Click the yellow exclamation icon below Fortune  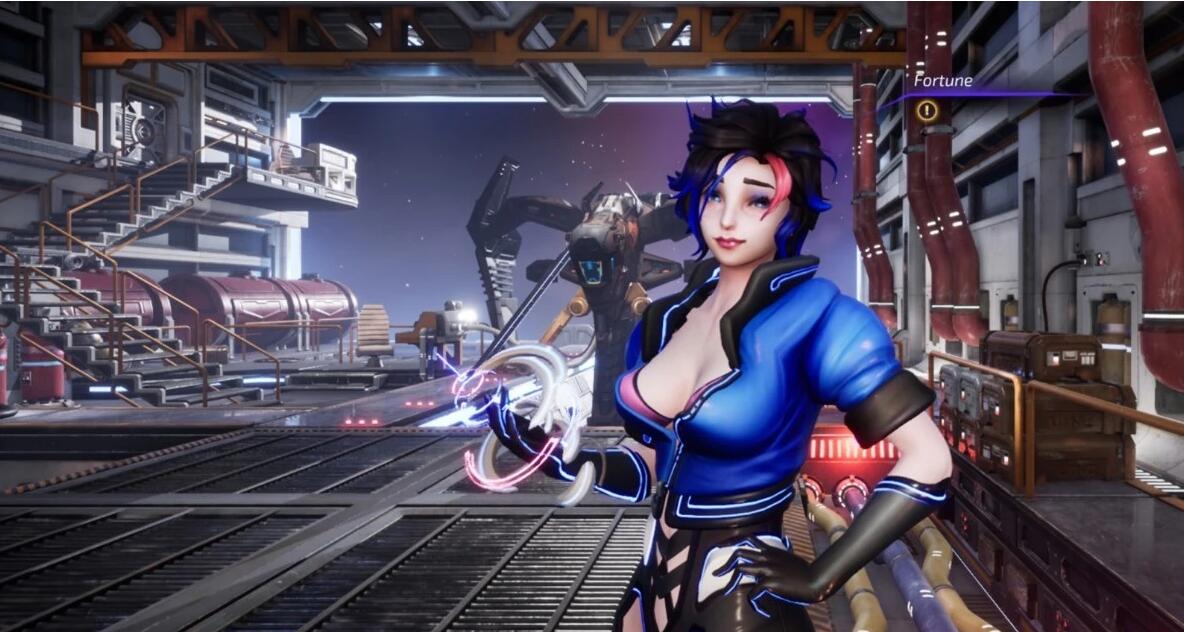[927, 111]
